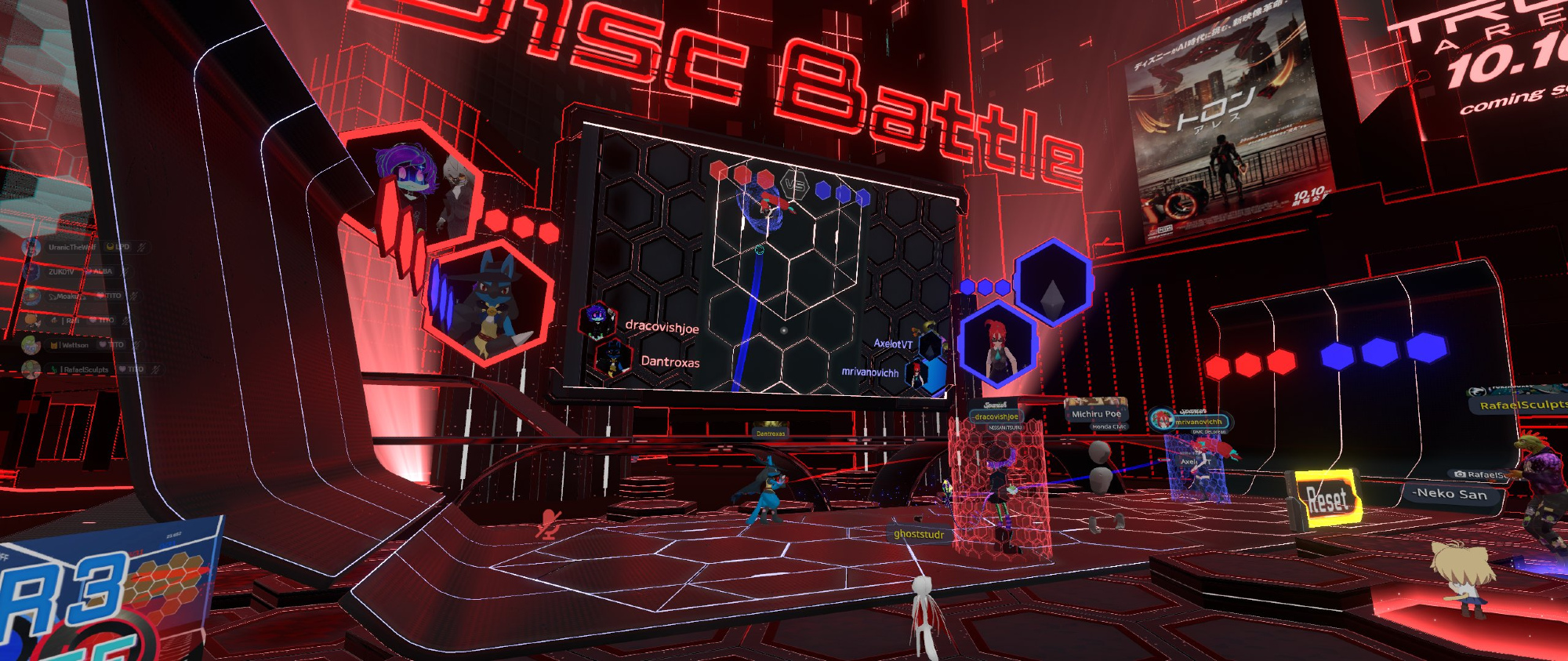
Task: Select the mrivanovichh nameplate
Action: tap(1198, 422)
